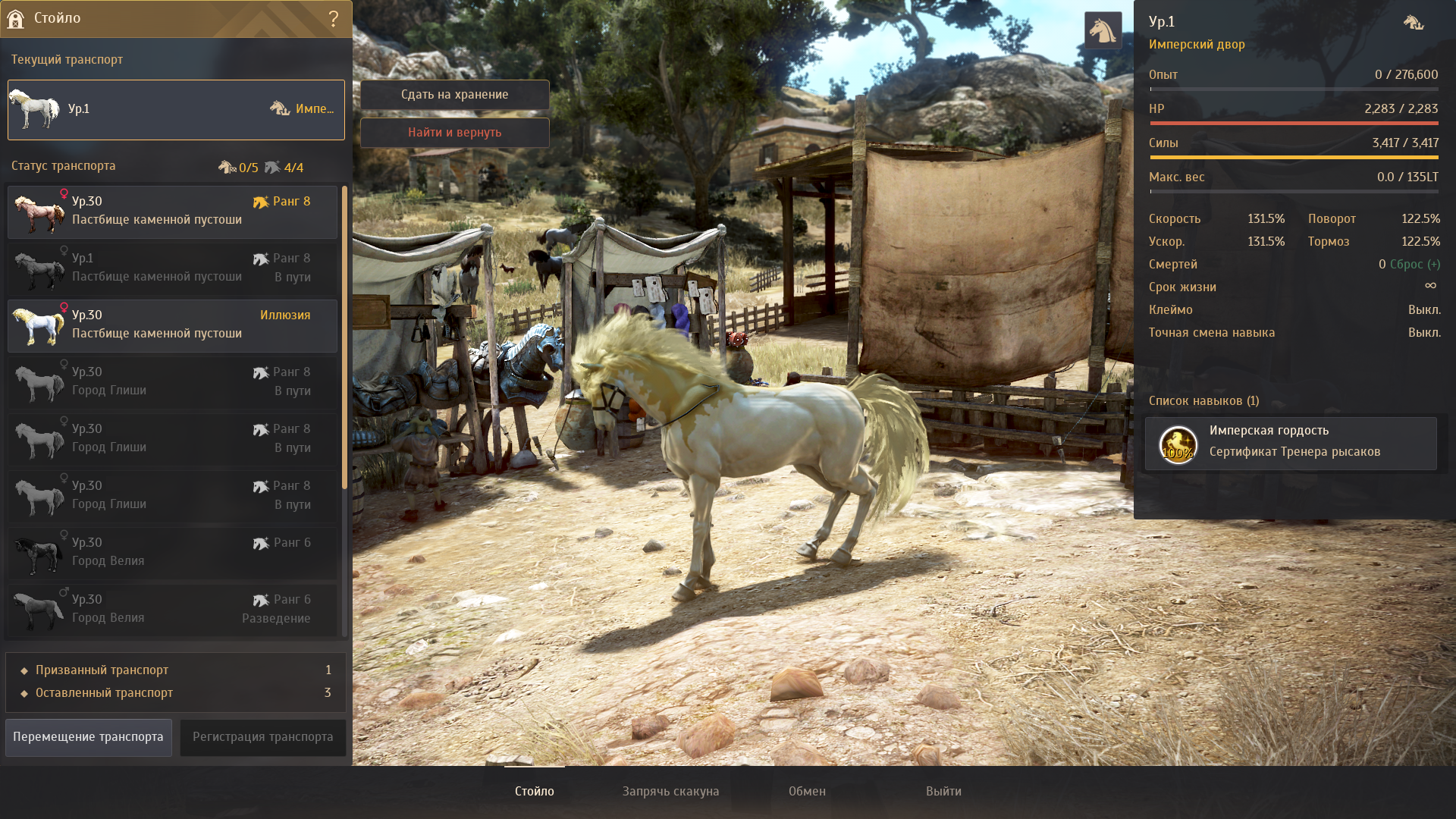
Task: Show "Призванный транспорт" summary row
Action: [176, 670]
